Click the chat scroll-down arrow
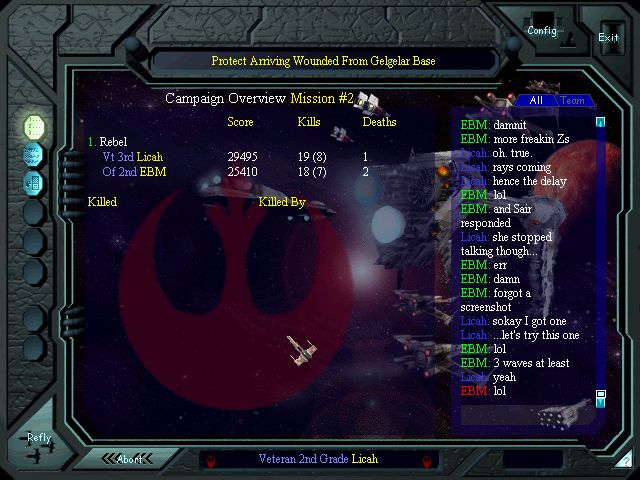 click(601, 403)
